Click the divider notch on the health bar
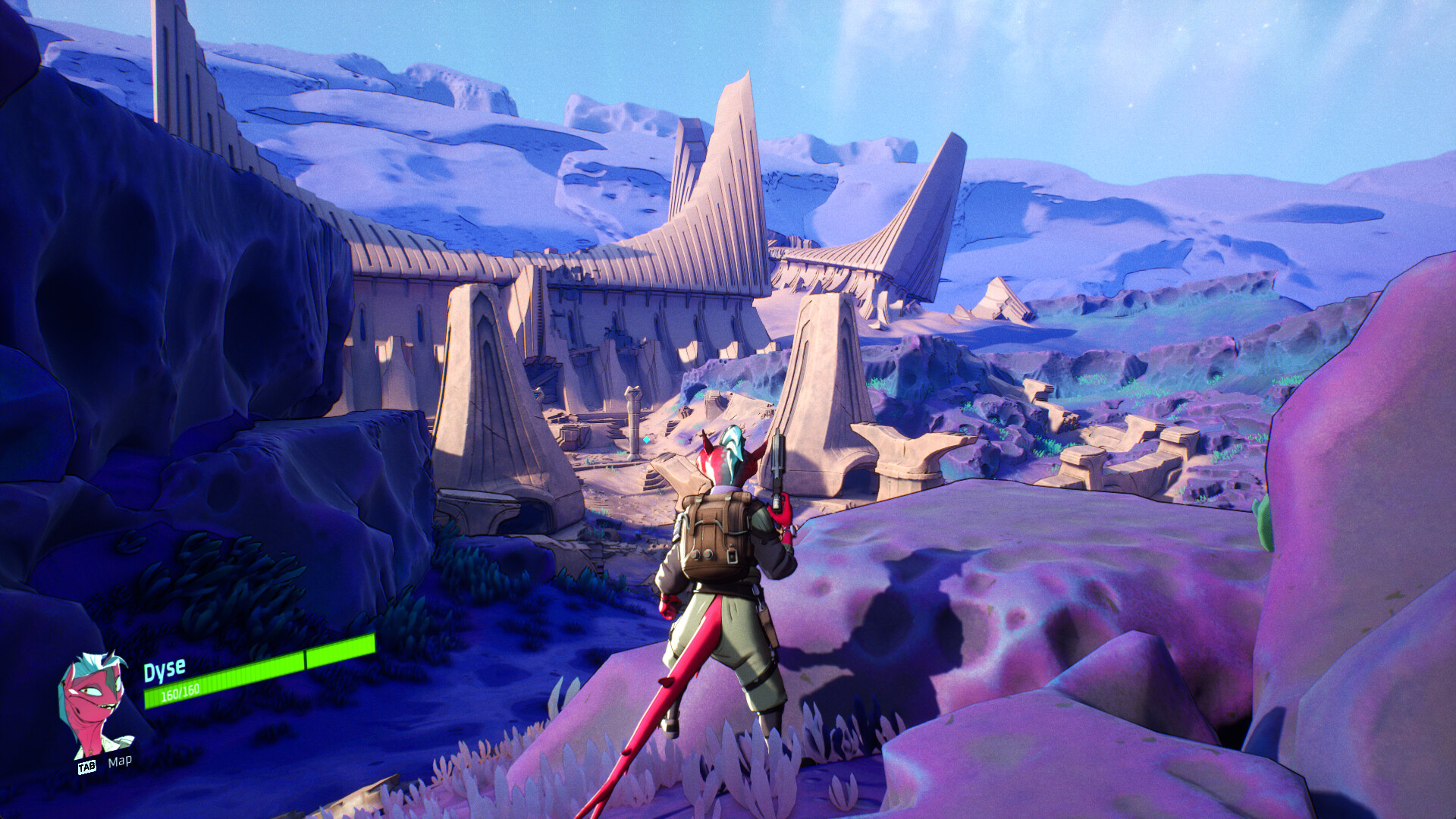 tap(305, 658)
